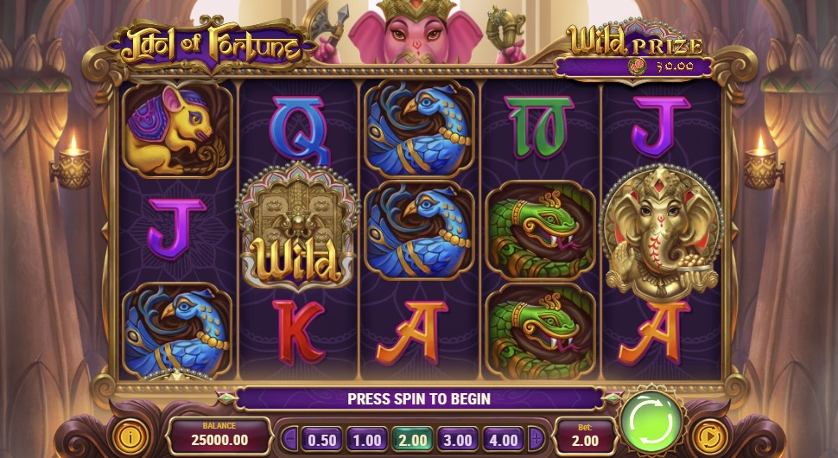
Task: Open the info paytable button
Action: pos(128,436)
